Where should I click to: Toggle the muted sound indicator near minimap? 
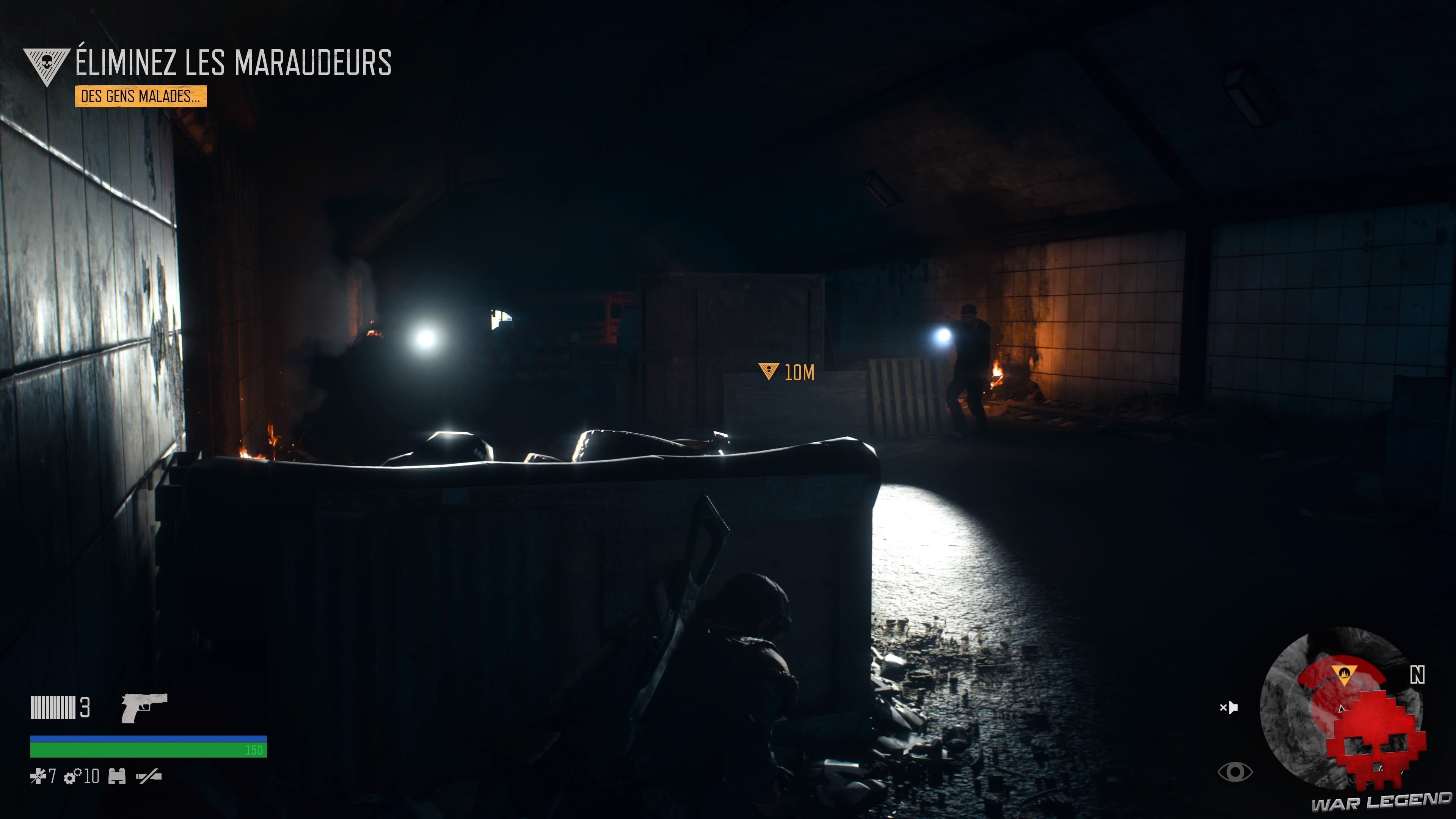click(x=1229, y=708)
